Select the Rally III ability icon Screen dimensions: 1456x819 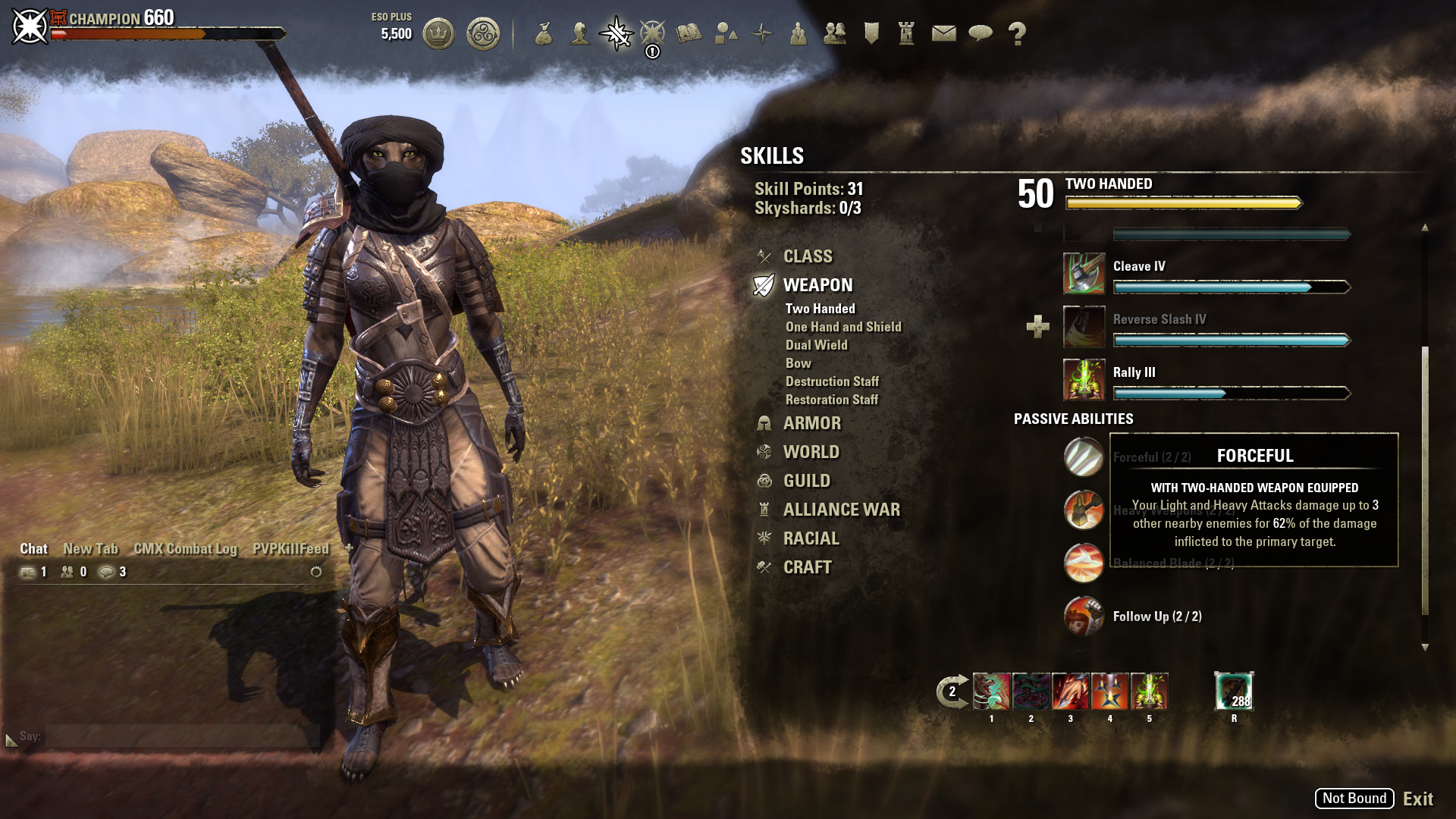1084,380
